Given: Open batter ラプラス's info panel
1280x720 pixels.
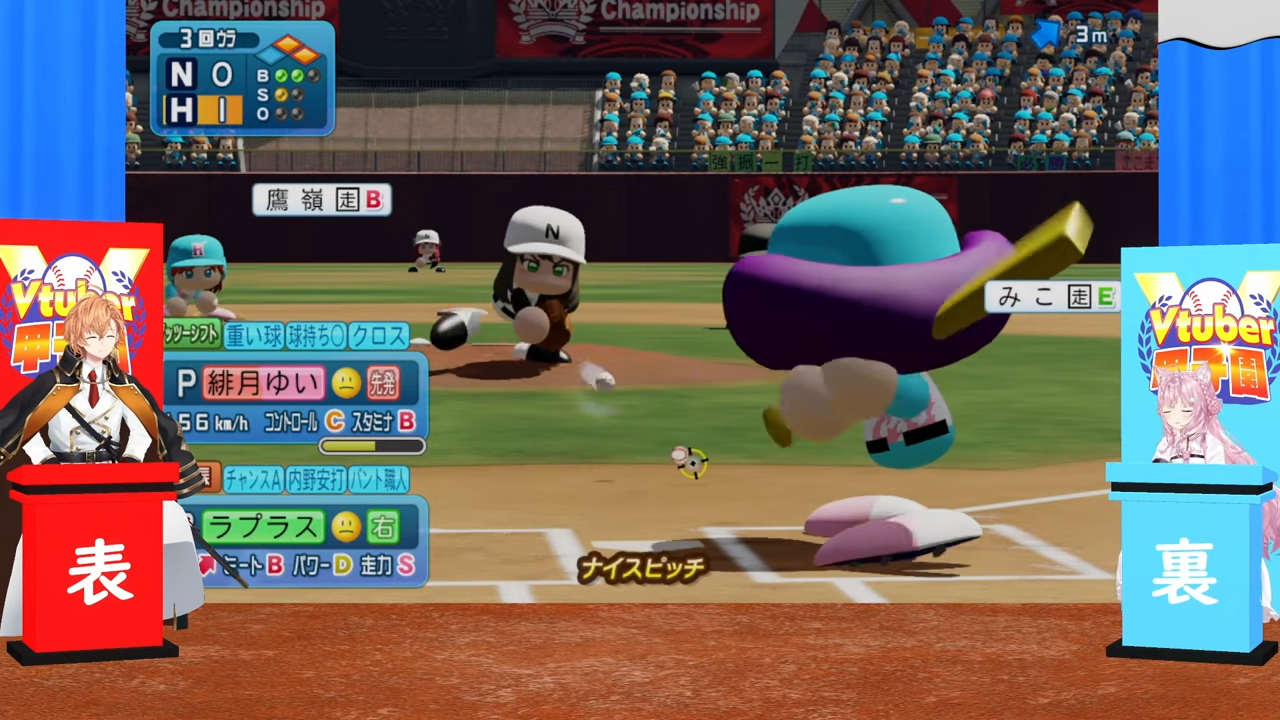Looking at the screenshot, I should 263,526.
